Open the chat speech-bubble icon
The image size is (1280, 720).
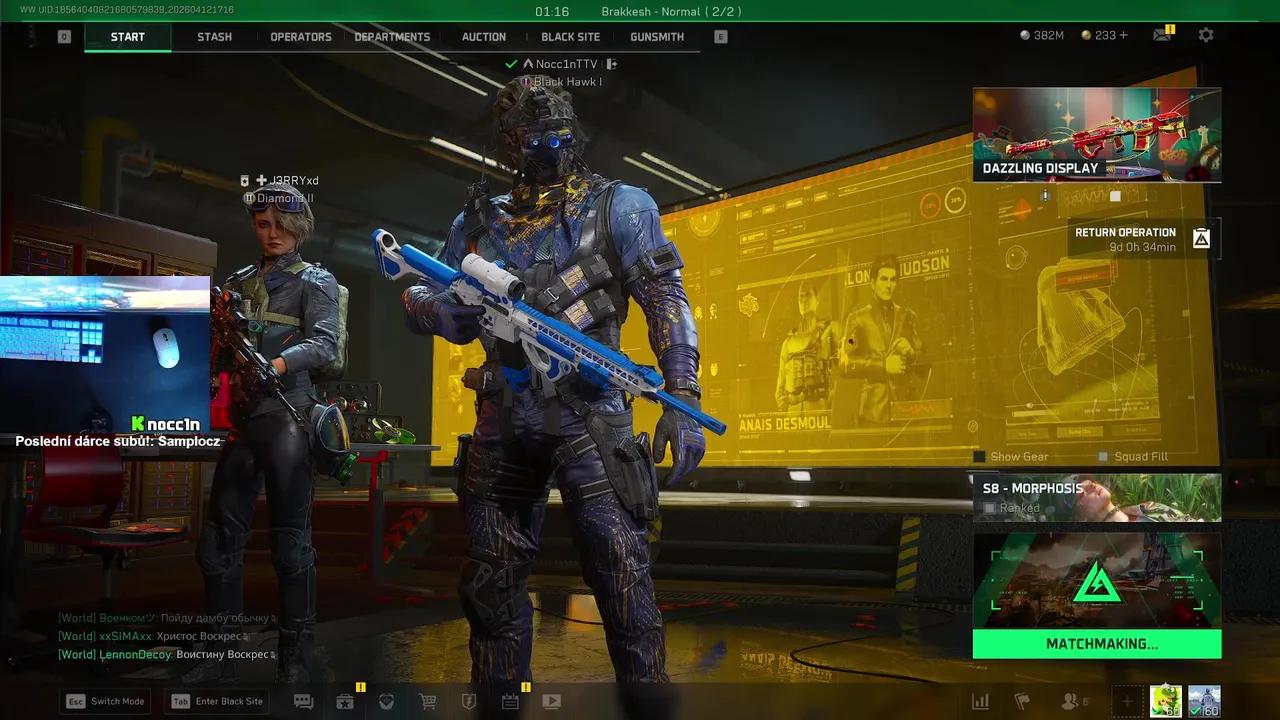pyautogui.click(x=303, y=701)
